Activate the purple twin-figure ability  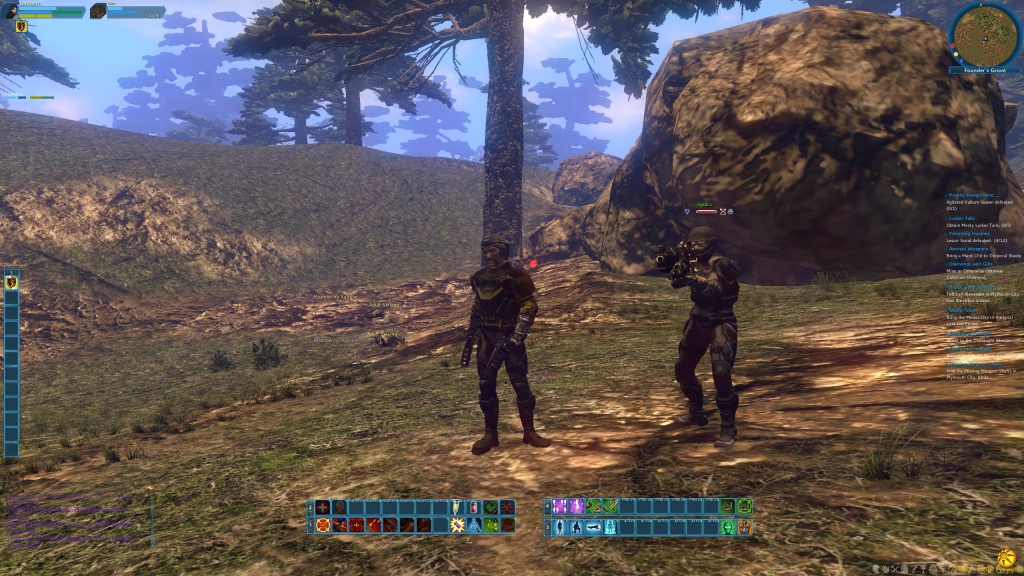pos(560,507)
